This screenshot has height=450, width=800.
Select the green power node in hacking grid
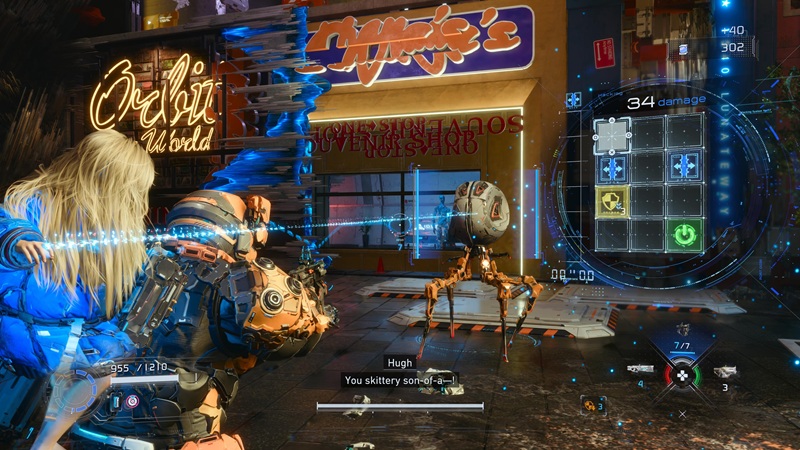[x=685, y=235]
